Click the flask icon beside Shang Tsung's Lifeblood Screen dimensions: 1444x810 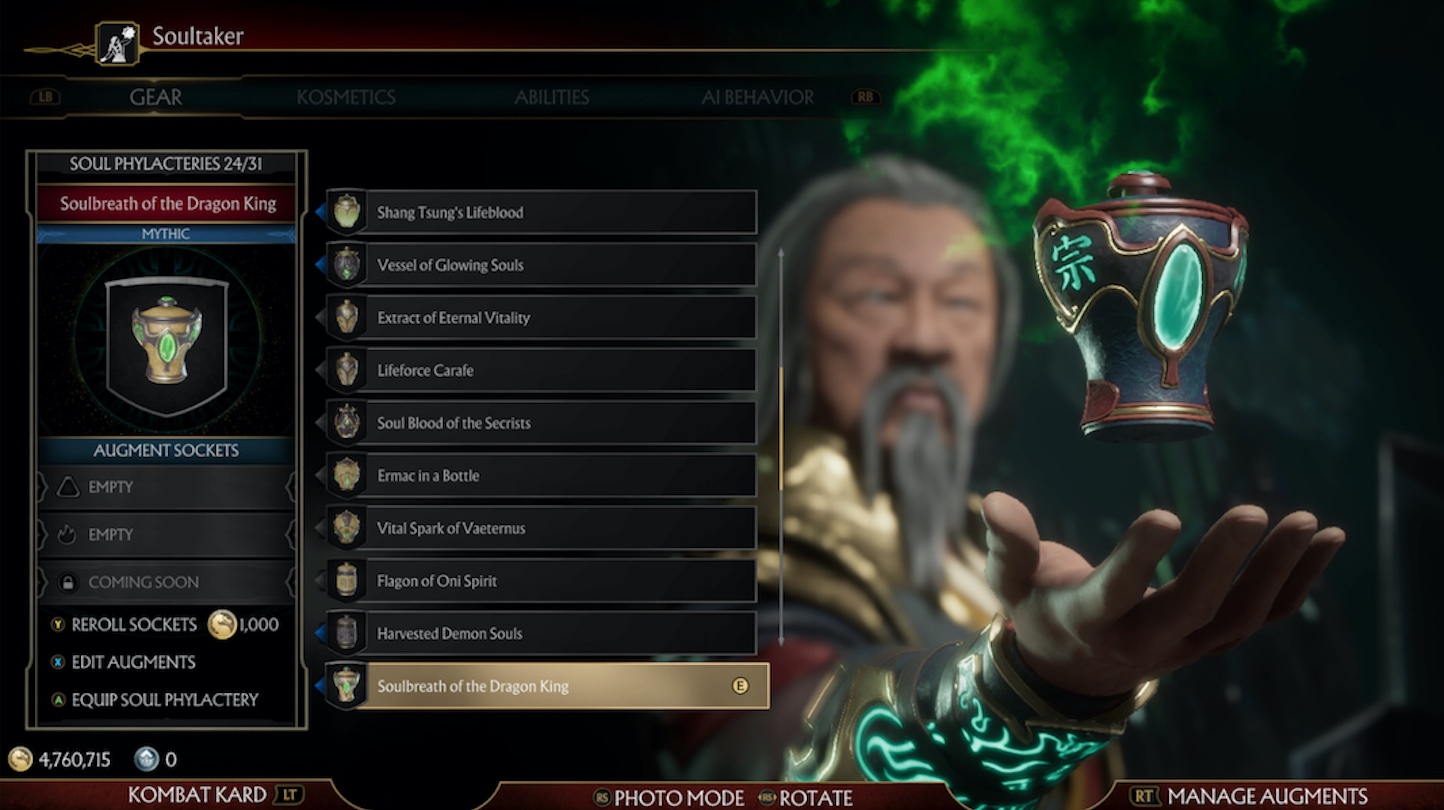347,211
